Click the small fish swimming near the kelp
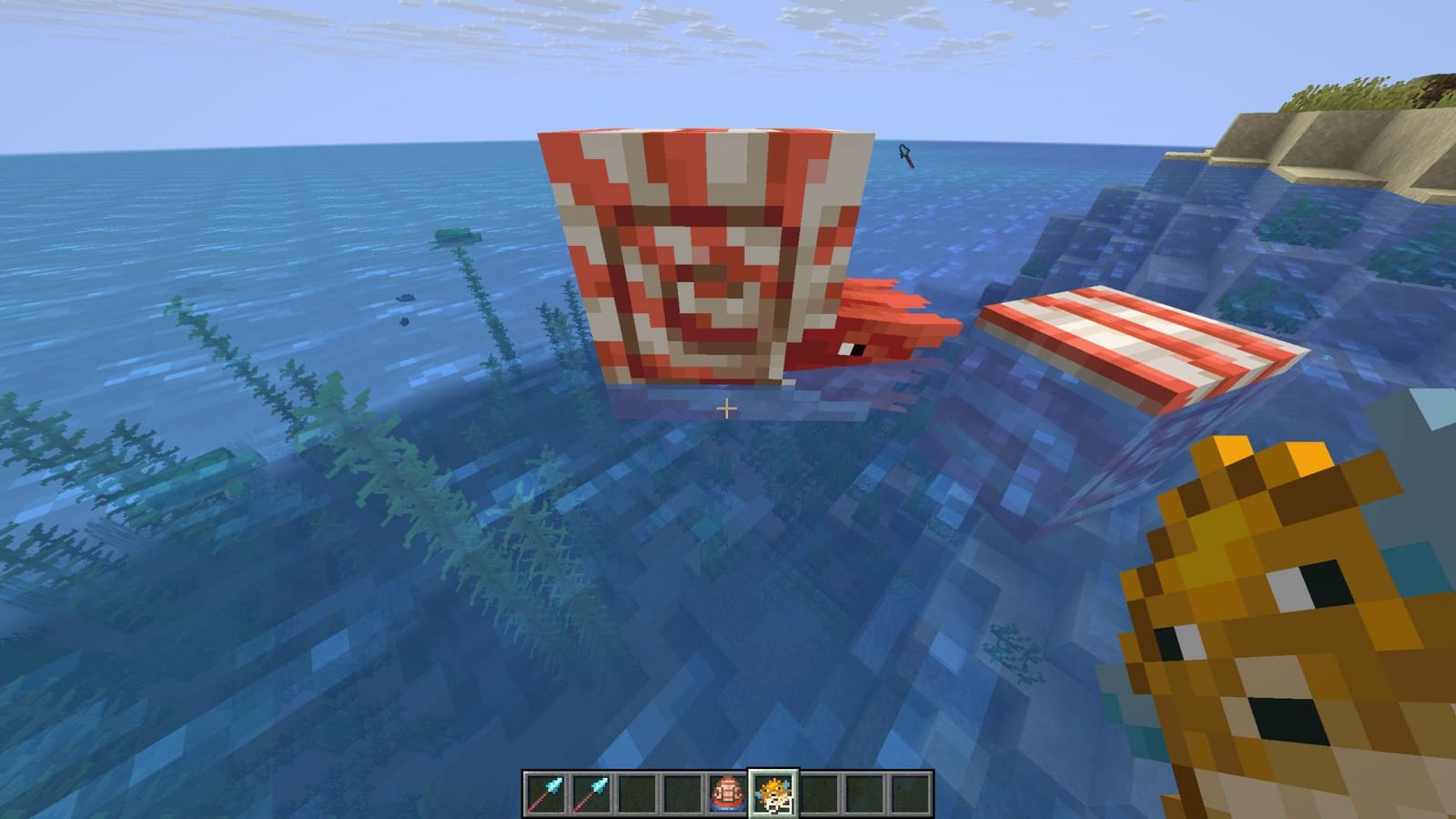The image size is (1456, 819). coord(405,298)
